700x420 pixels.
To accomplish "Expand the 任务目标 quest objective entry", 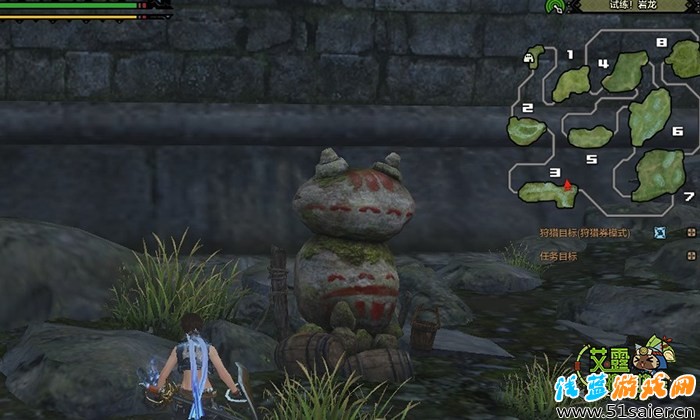I will point(558,256).
